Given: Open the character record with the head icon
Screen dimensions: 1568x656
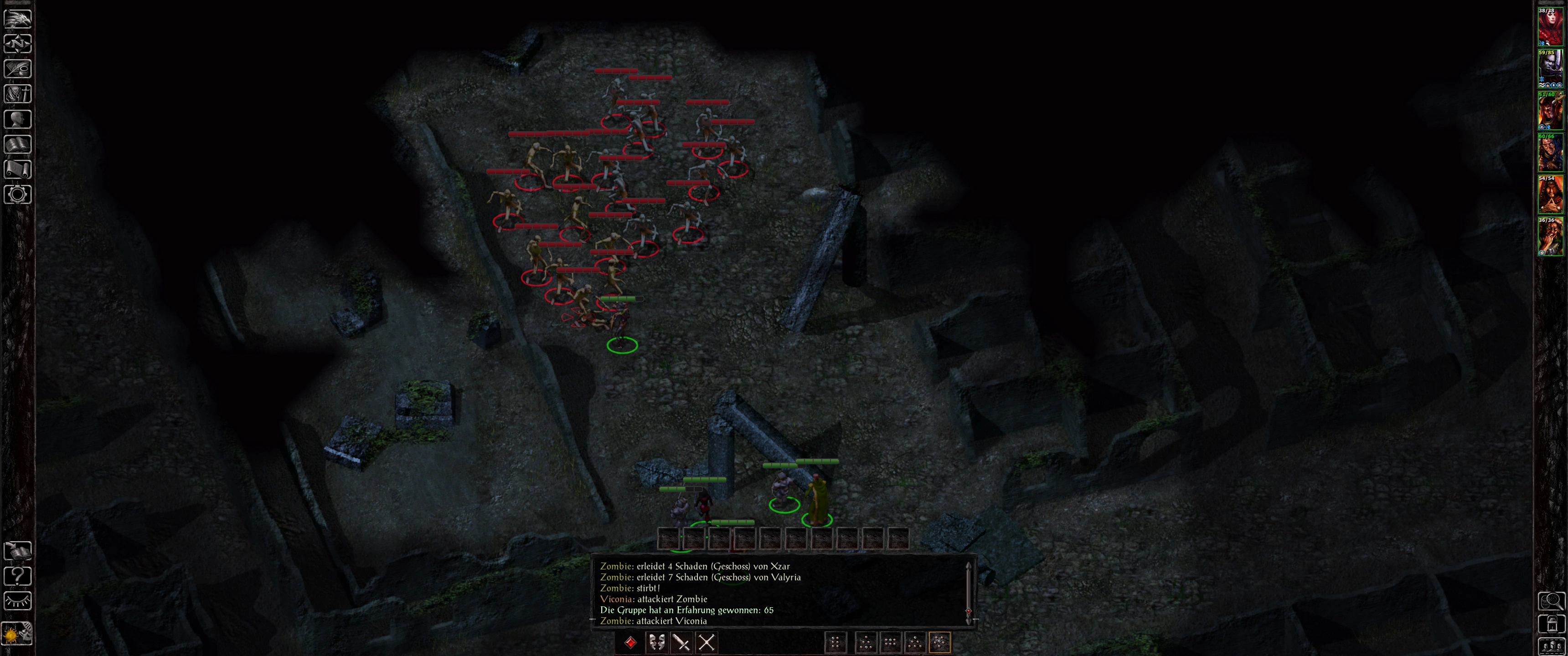Looking at the screenshot, I should (18, 119).
